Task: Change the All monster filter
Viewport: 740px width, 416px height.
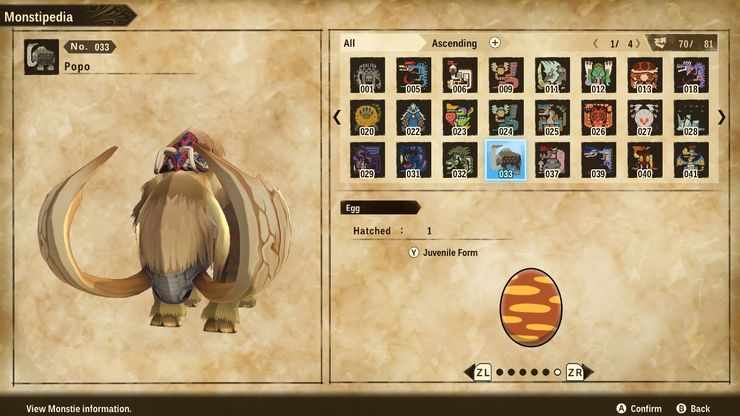Action: (x=350, y=43)
